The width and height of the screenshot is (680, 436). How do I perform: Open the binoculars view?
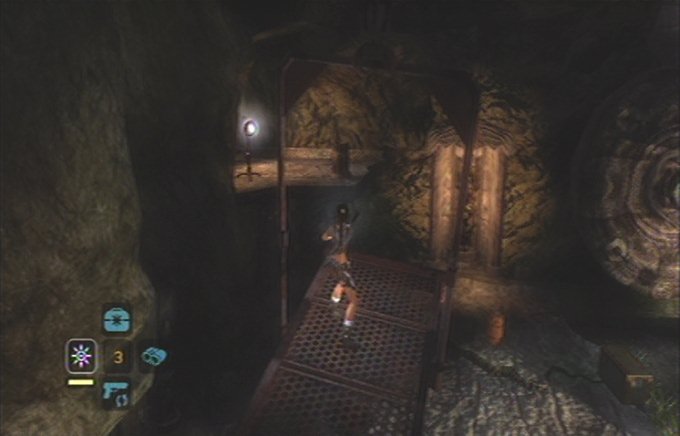coord(153,356)
